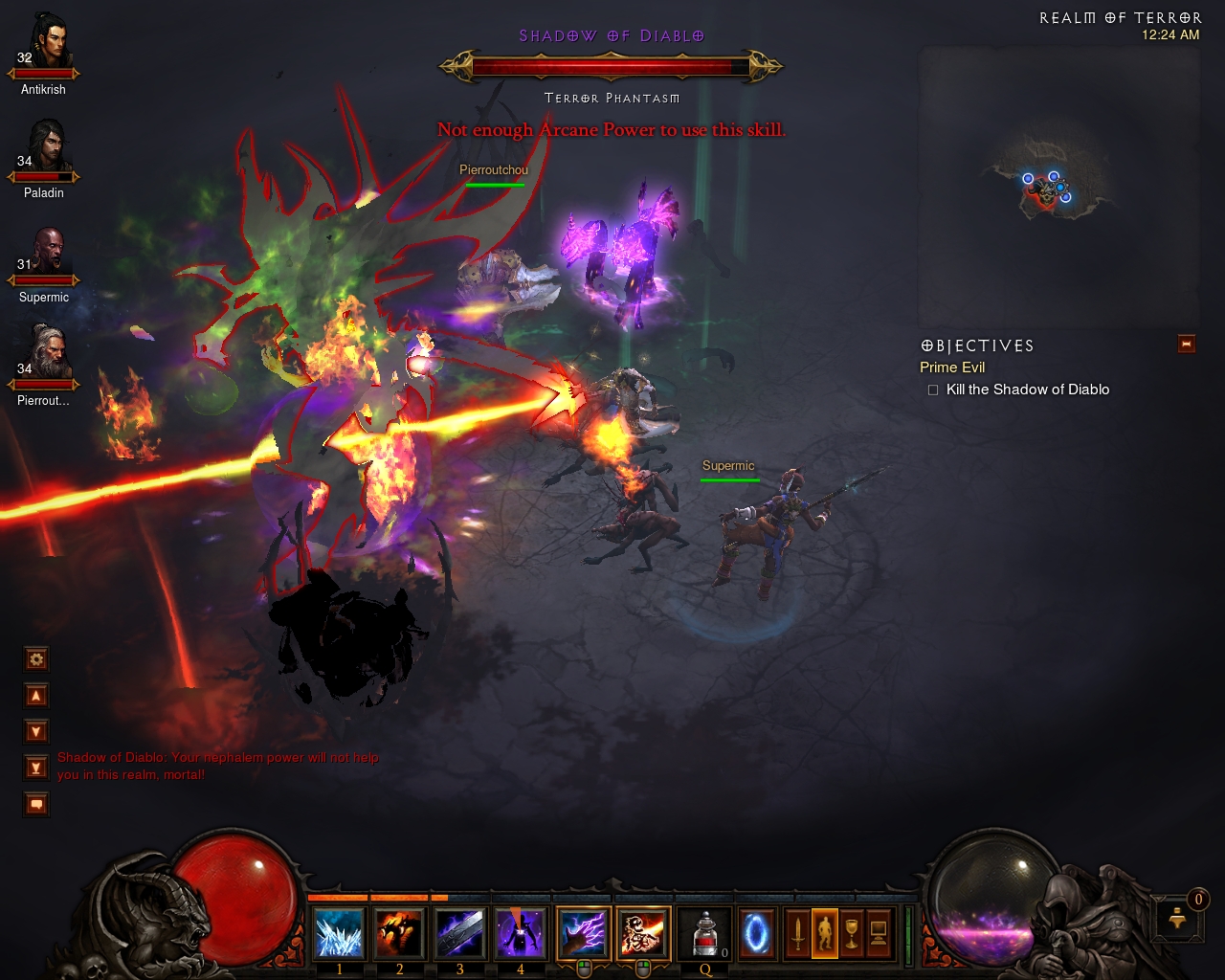Open chat settings gear button
This screenshot has width=1225, height=980.
[x=36, y=659]
